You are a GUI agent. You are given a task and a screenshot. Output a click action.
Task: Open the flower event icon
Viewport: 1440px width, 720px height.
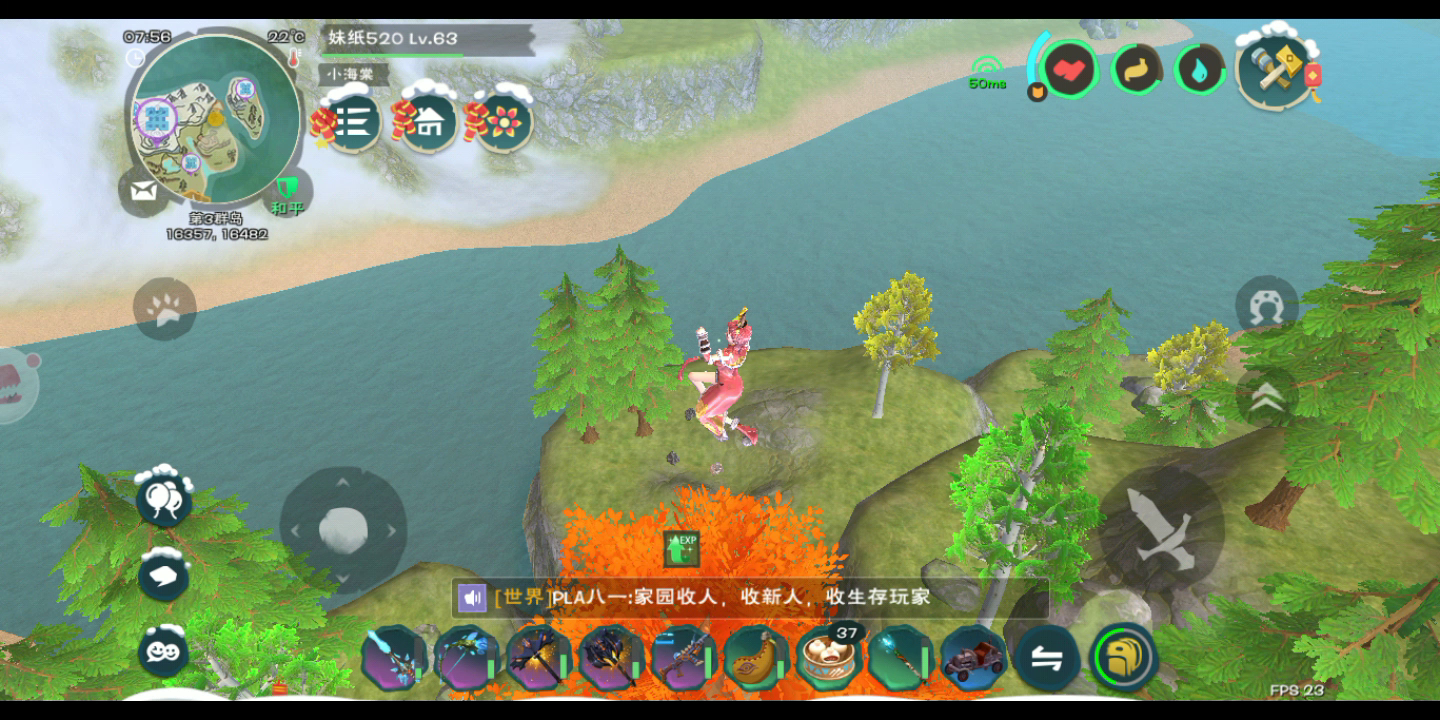pos(504,122)
